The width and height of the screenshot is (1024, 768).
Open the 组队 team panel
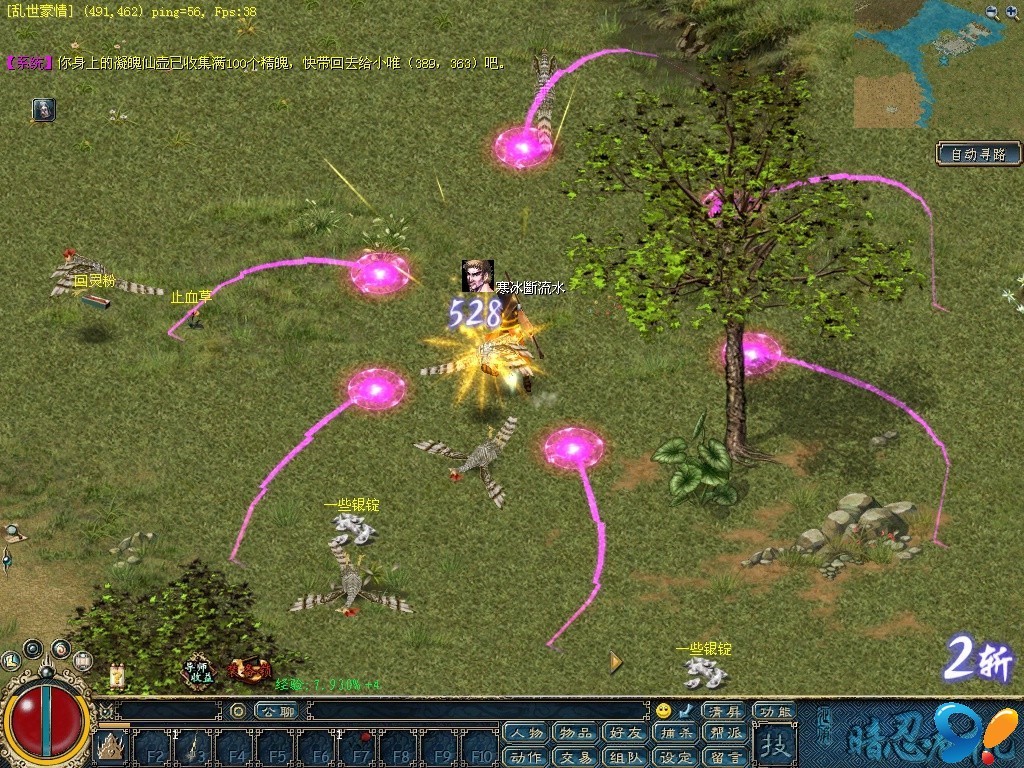[x=625, y=757]
